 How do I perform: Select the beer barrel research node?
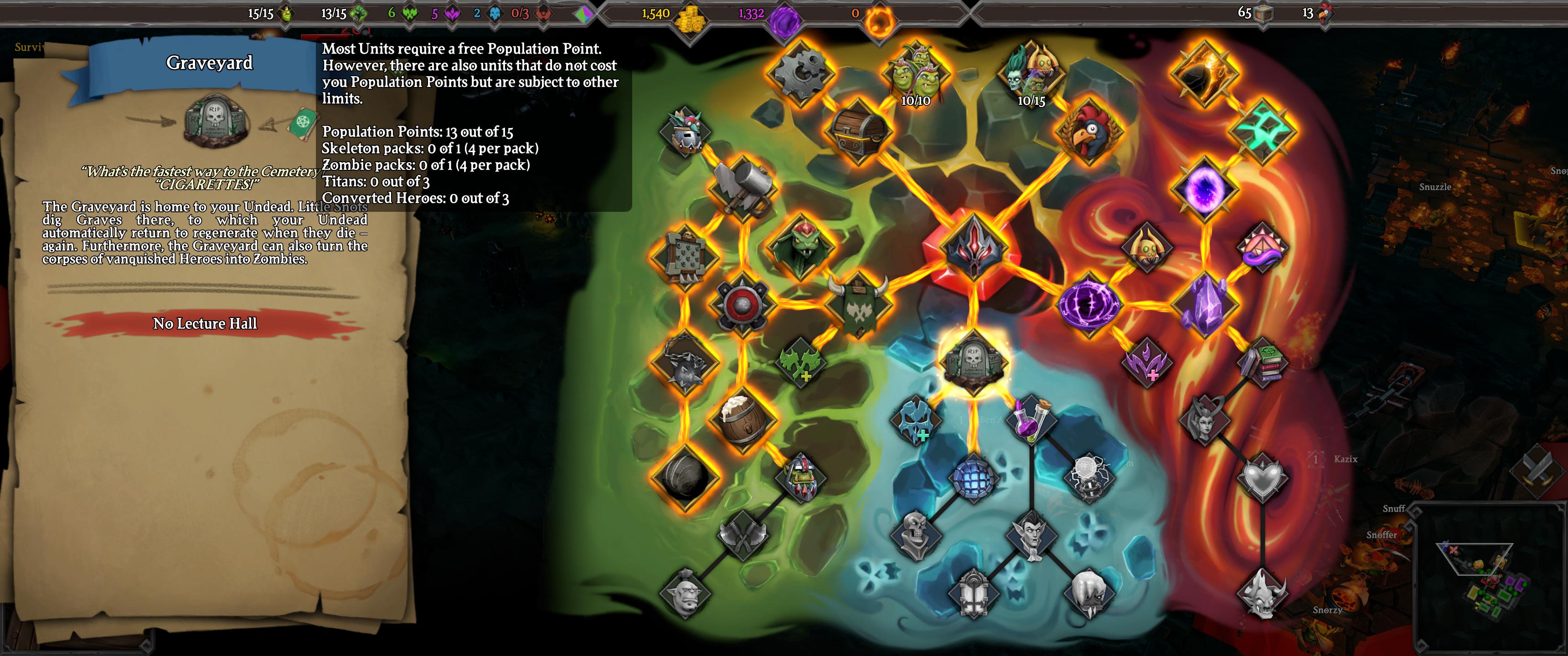click(743, 419)
